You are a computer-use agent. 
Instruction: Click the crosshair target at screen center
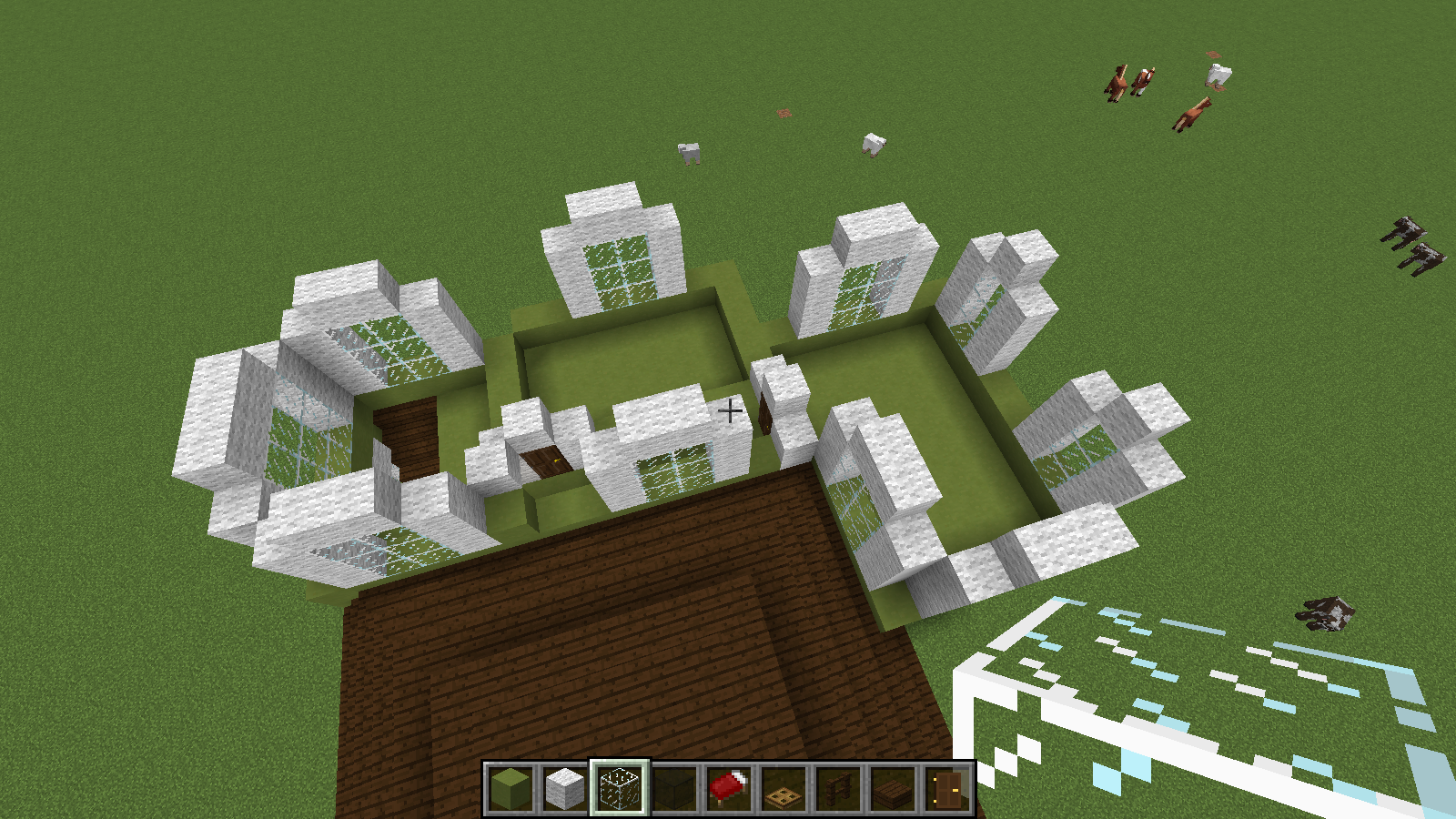tap(728, 411)
